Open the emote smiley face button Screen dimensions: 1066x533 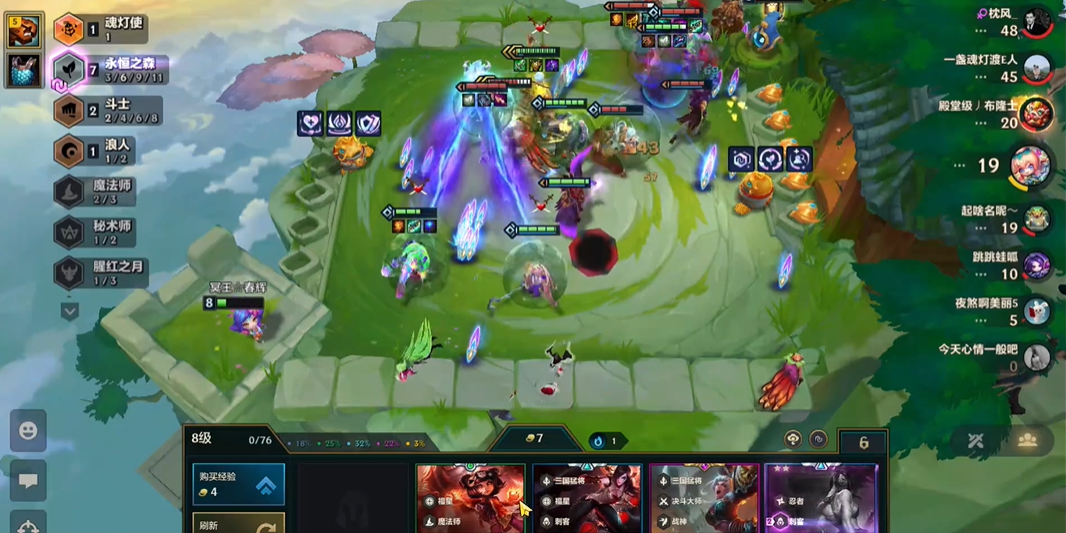tap(28, 430)
